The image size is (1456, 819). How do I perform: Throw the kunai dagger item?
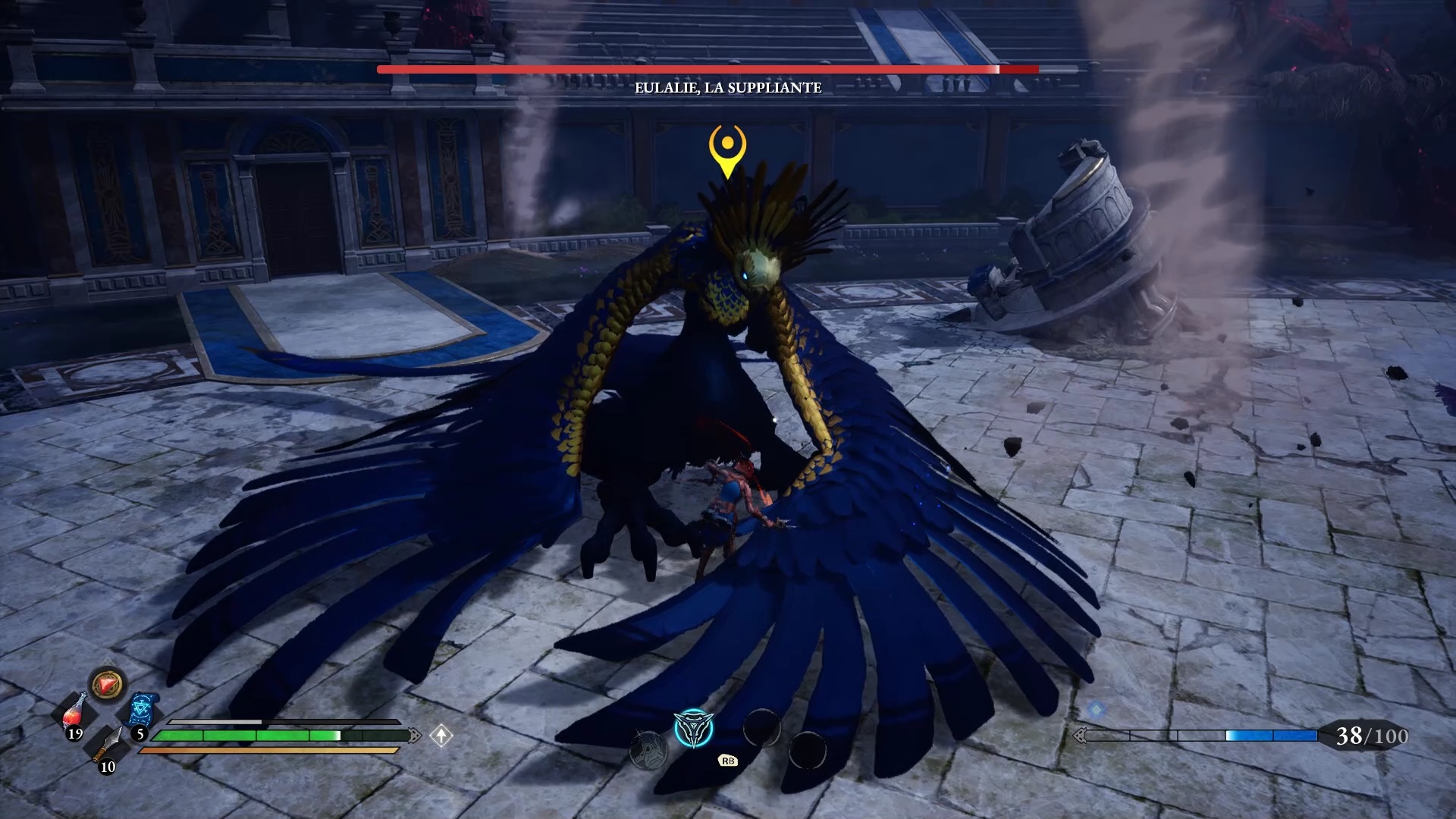tap(108, 744)
